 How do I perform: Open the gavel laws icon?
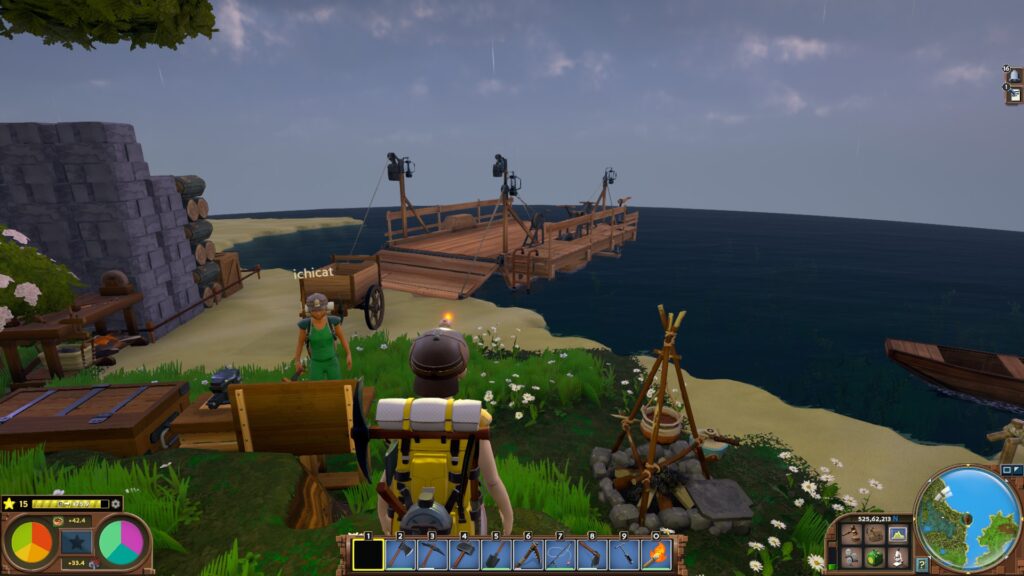(851, 534)
